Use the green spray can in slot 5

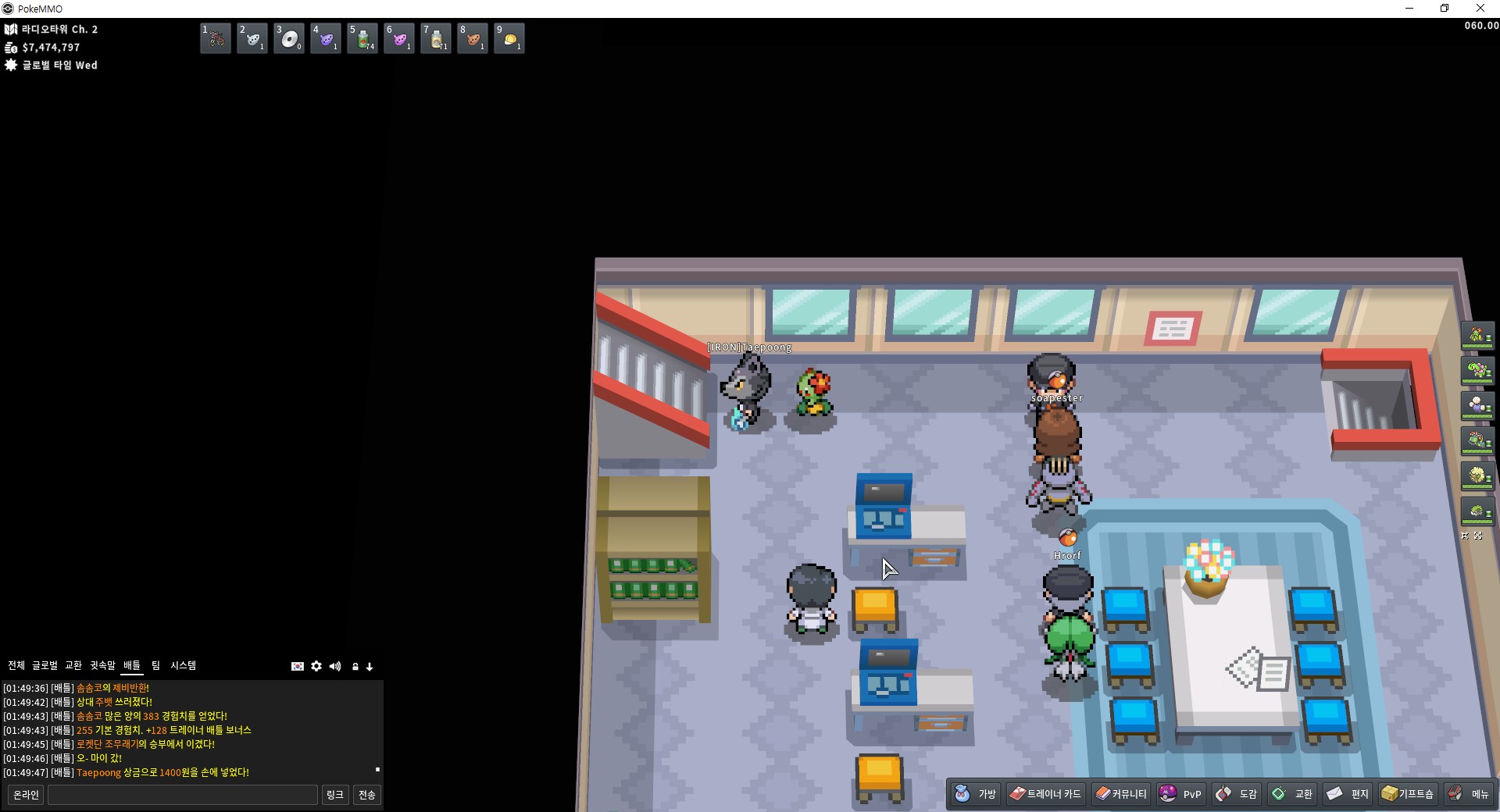(x=362, y=38)
